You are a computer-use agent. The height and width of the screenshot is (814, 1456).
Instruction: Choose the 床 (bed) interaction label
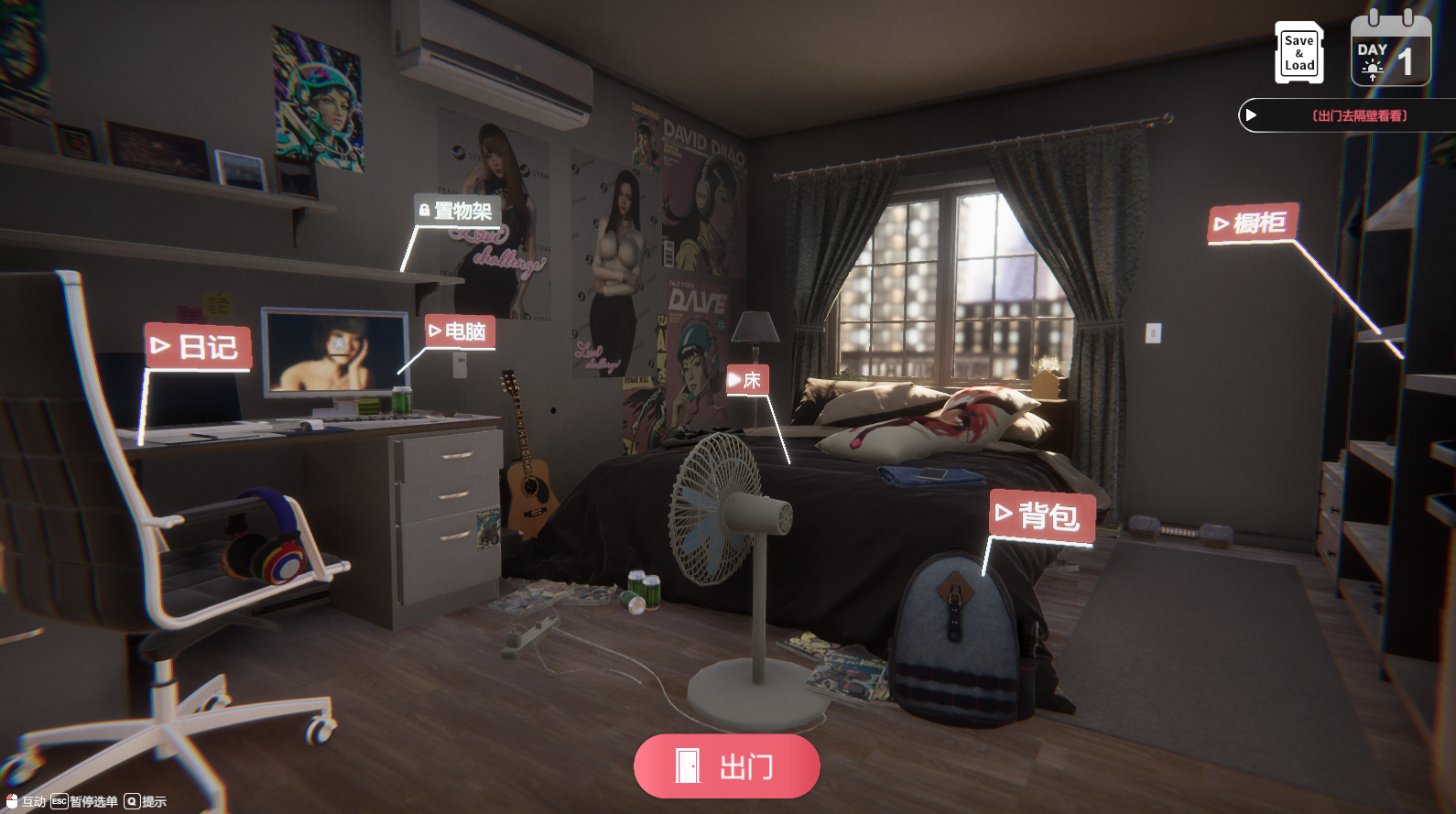pyautogui.click(x=746, y=380)
